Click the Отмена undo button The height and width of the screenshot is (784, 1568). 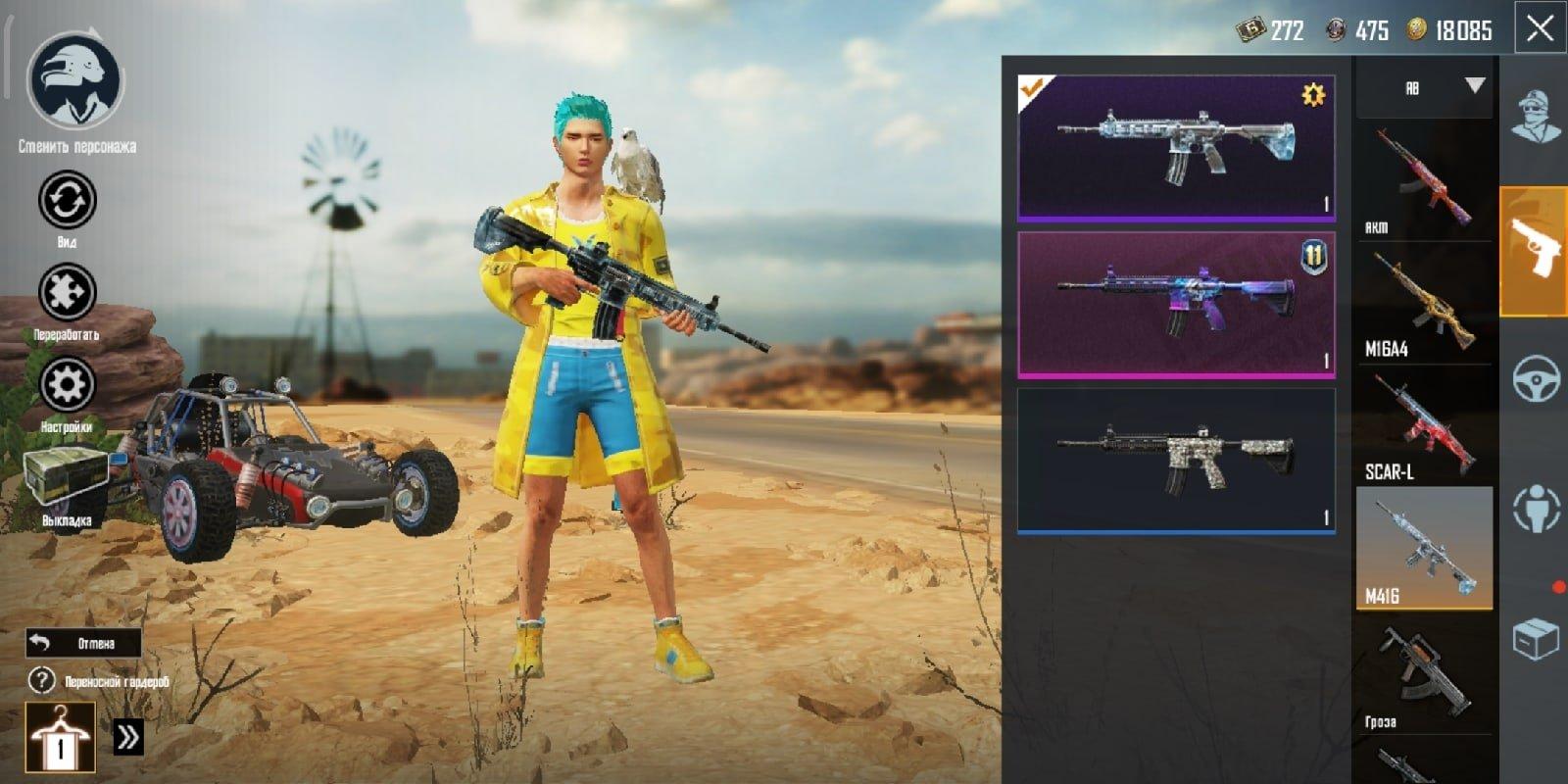(83, 643)
